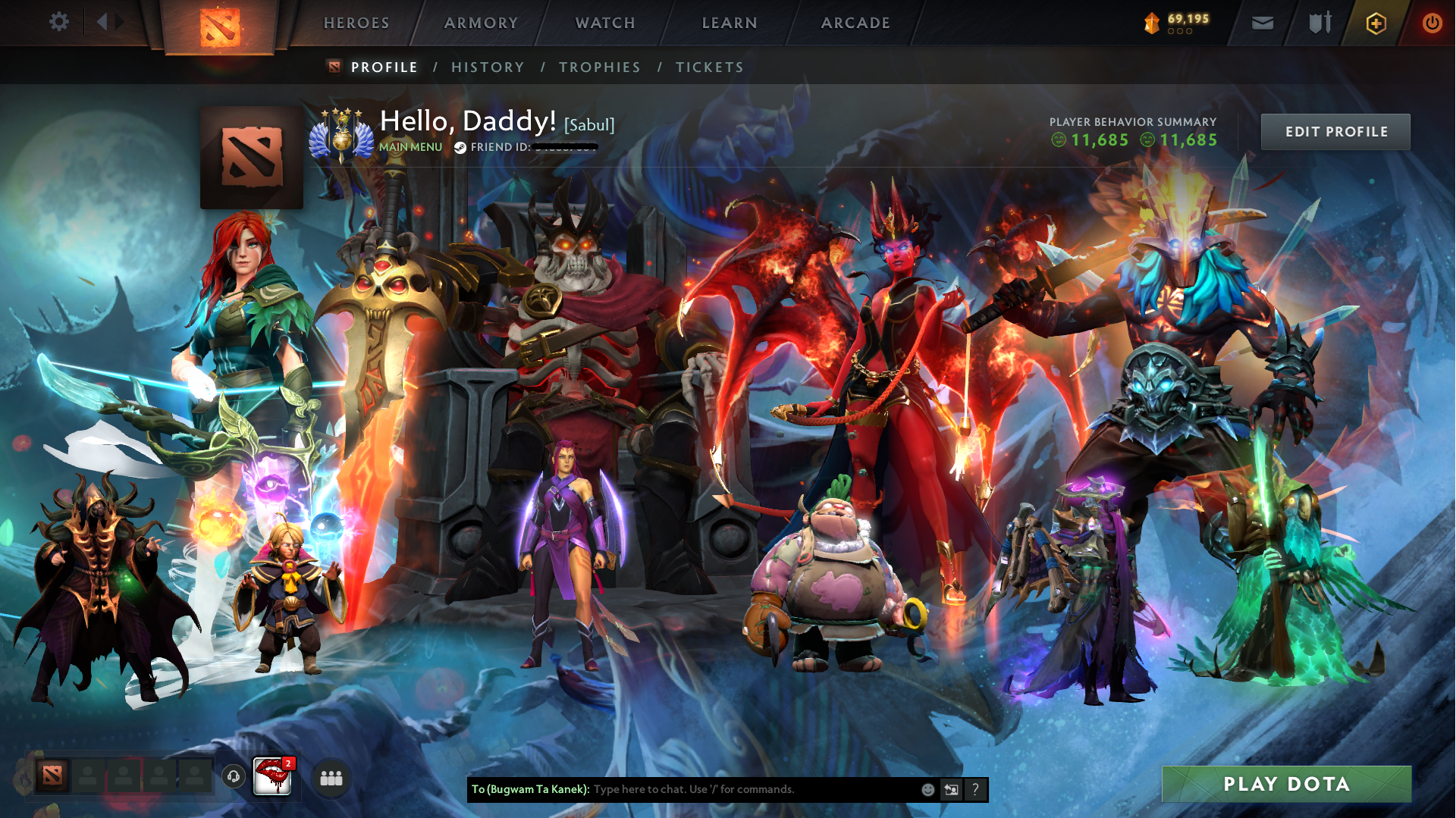Open the Heroes section
This screenshot has width=1456, height=818.
(356, 24)
